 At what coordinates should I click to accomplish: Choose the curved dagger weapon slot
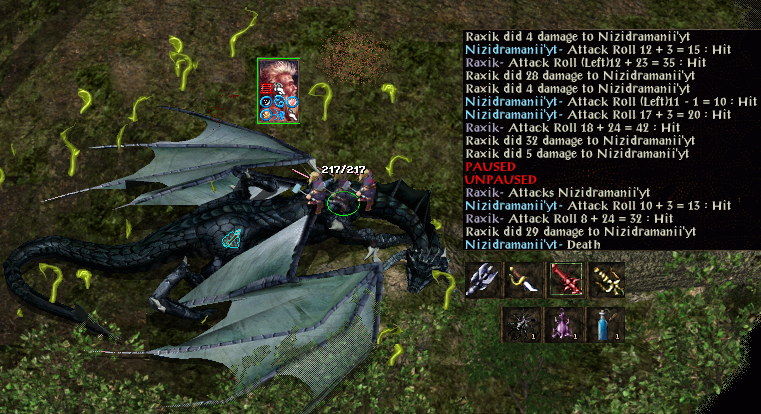(524, 280)
